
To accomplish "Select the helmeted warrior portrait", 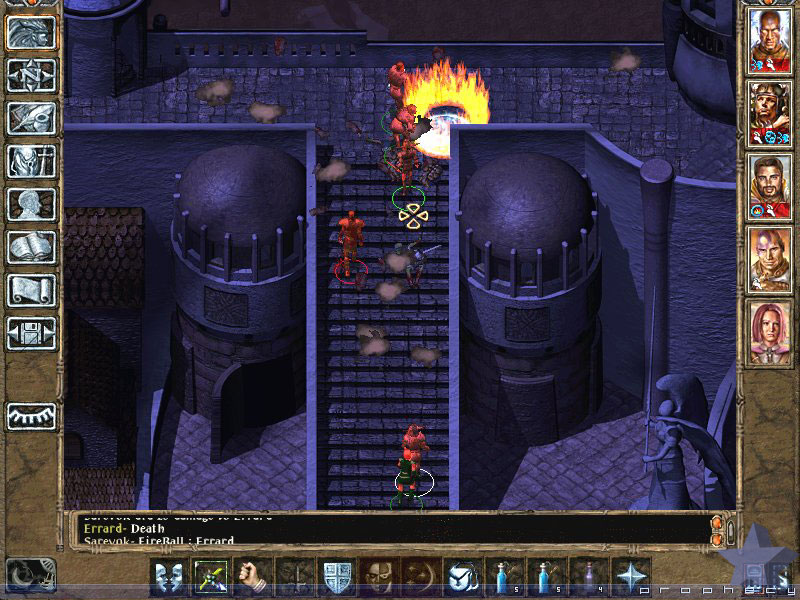I will coord(768,112).
